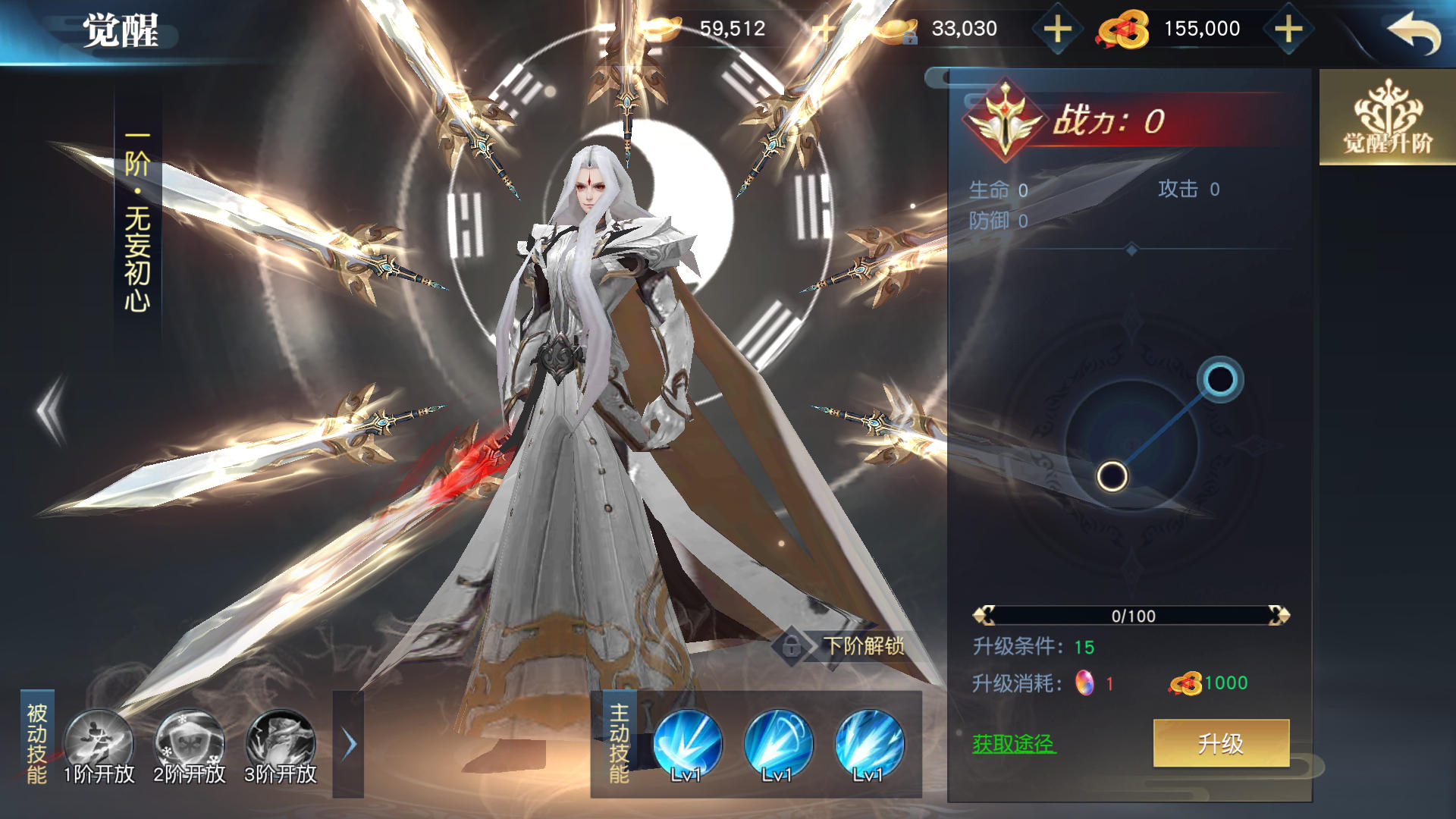Choose the last active skill icon
This screenshot has width=1456, height=819.
[869, 743]
